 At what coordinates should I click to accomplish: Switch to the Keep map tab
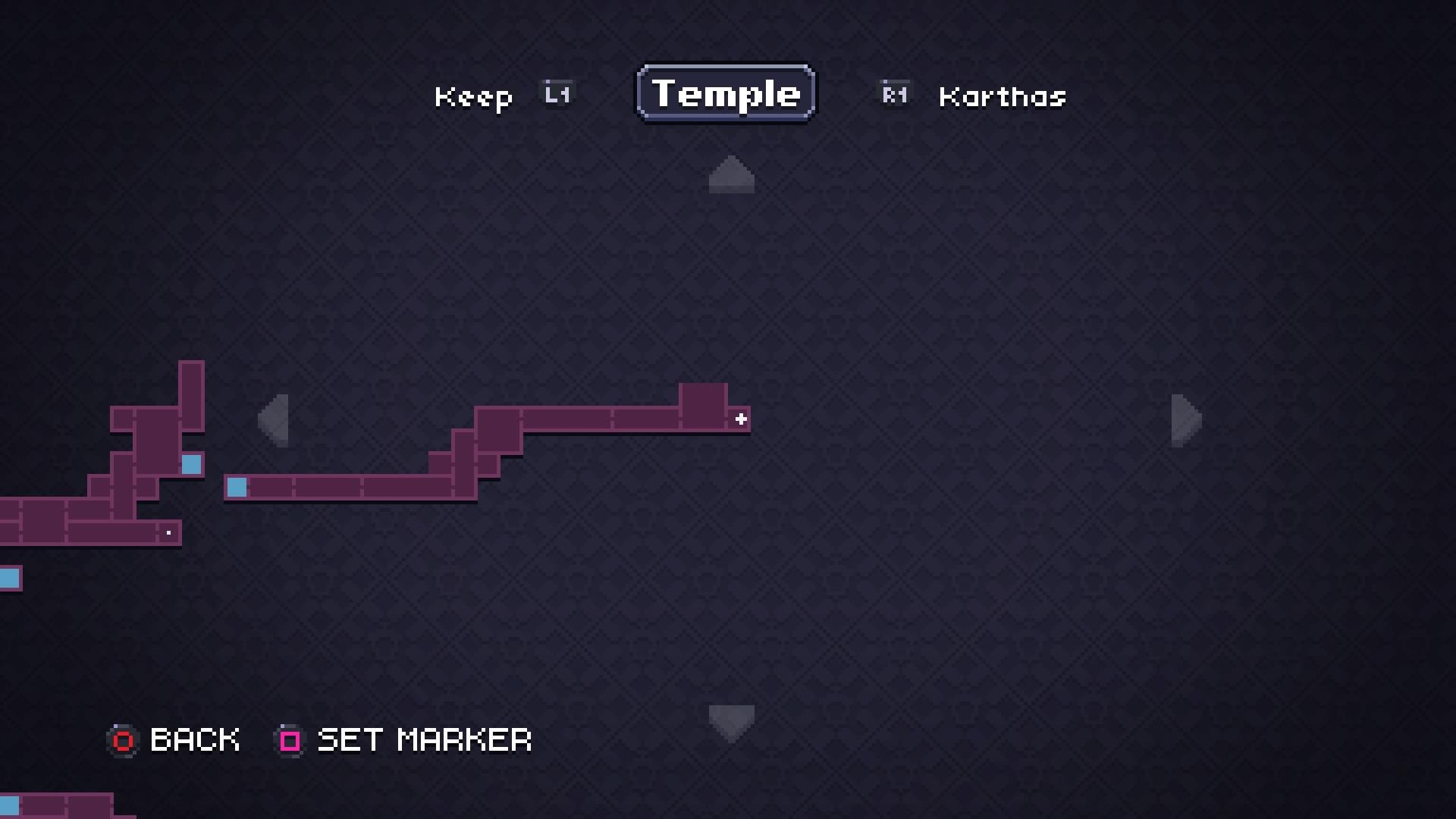click(x=474, y=96)
